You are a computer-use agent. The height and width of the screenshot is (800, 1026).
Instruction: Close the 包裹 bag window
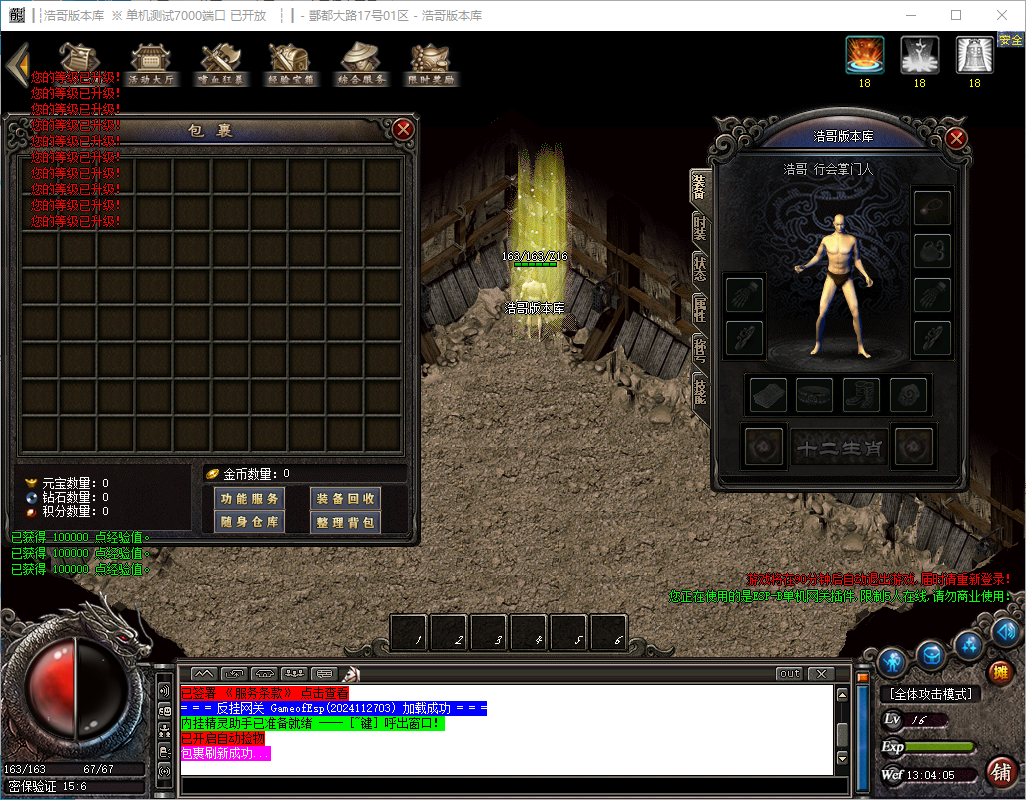[x=403, y=129]
